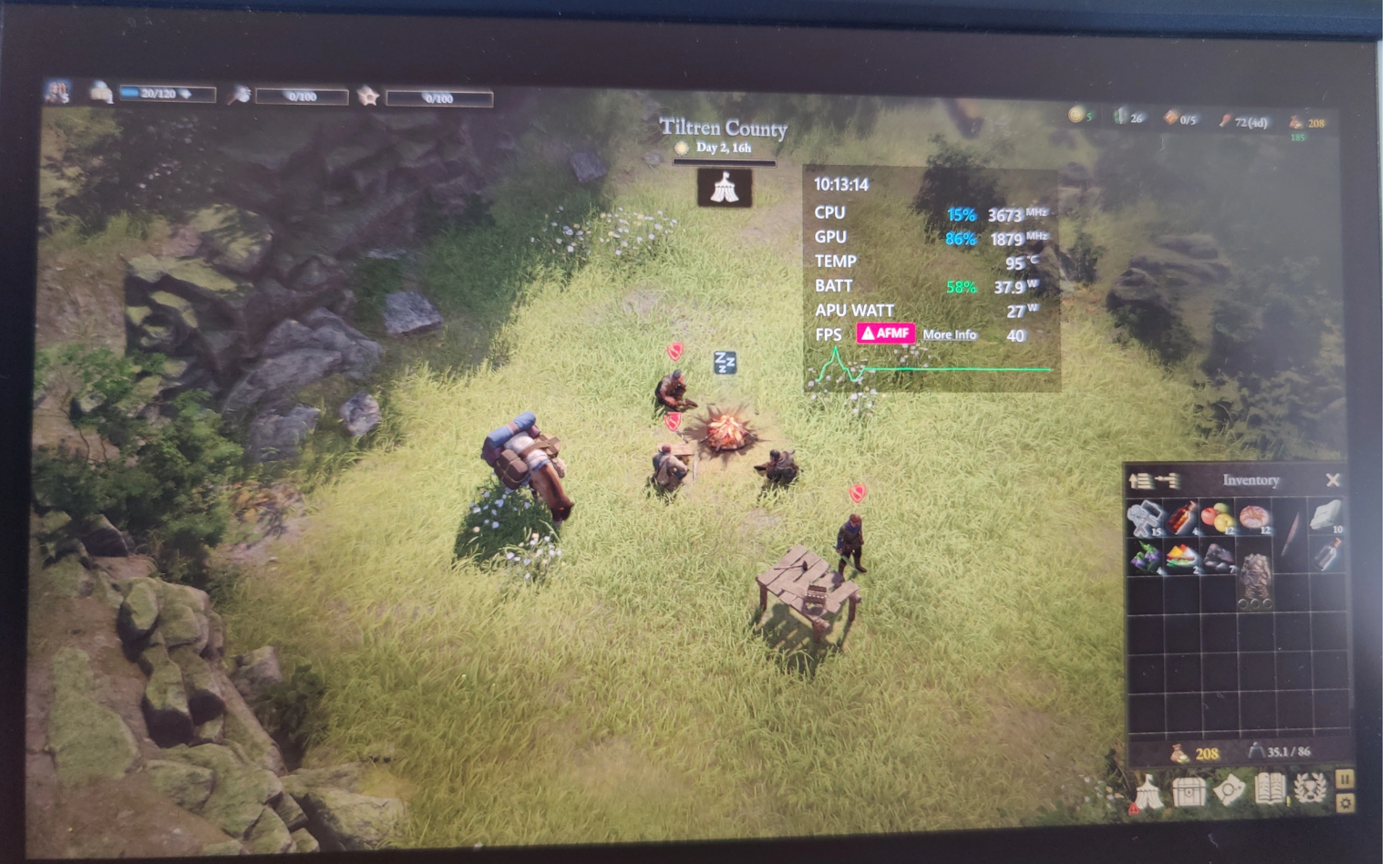Pick the purple flower herbs
The width and height of the screenshot is (1400, 864).
click(1146, 556)
